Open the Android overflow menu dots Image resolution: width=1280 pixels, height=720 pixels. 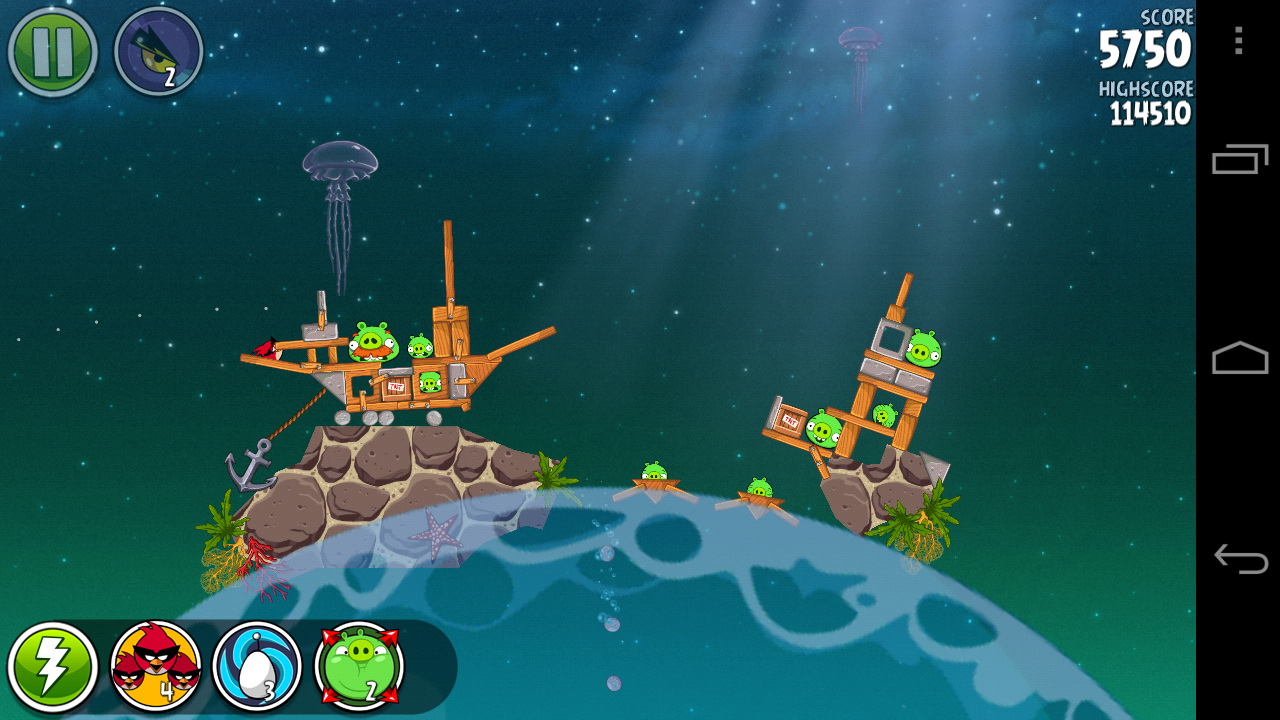tap(1238, 41)
